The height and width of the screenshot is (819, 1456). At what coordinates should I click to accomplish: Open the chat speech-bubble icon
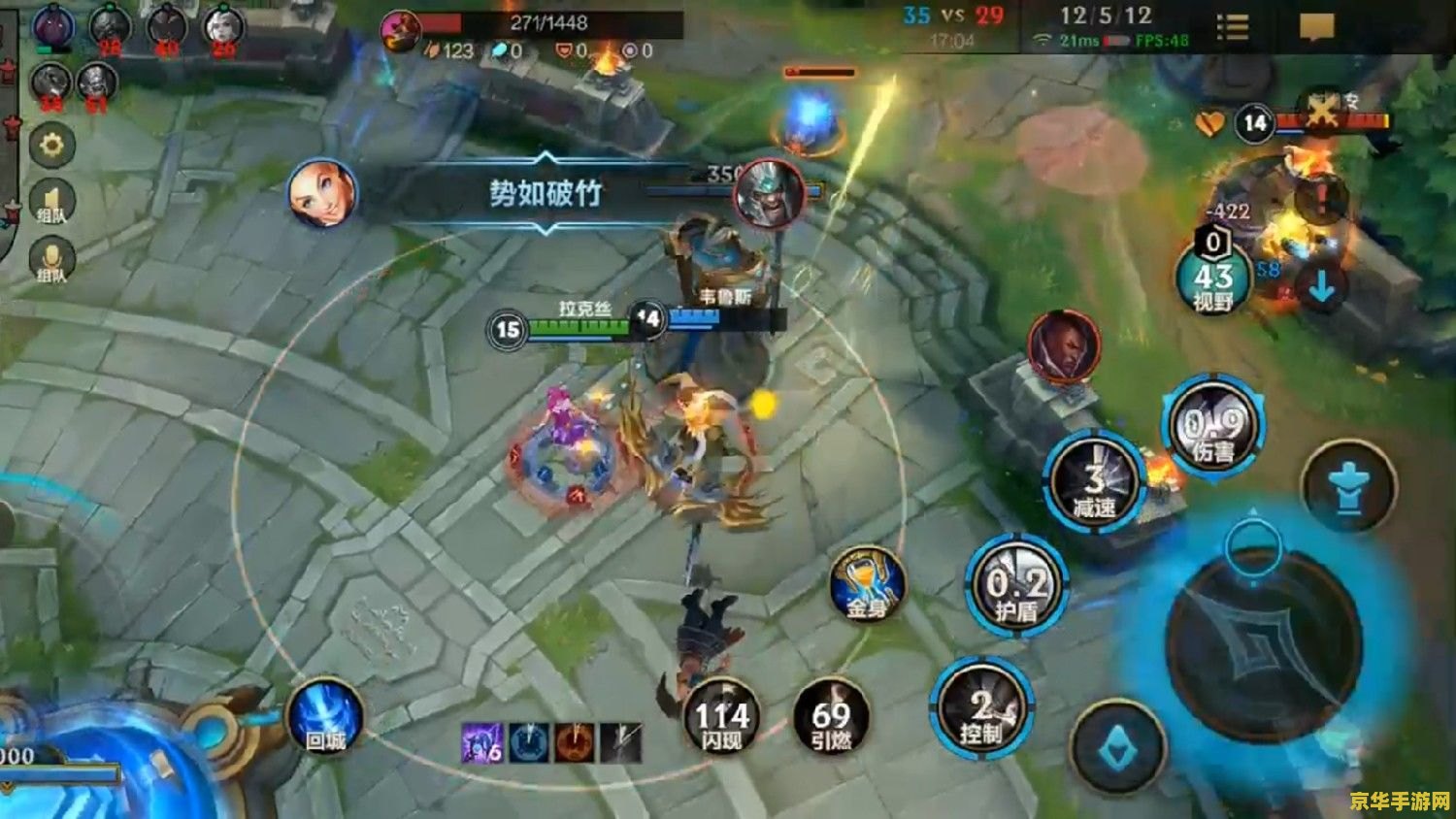tap(1316, 27)
